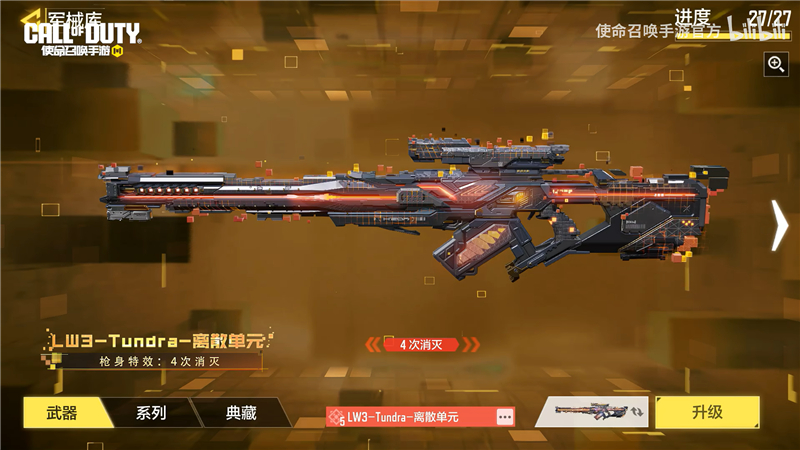Tap the yellow 升级 upgrade button

pos(707,412)
